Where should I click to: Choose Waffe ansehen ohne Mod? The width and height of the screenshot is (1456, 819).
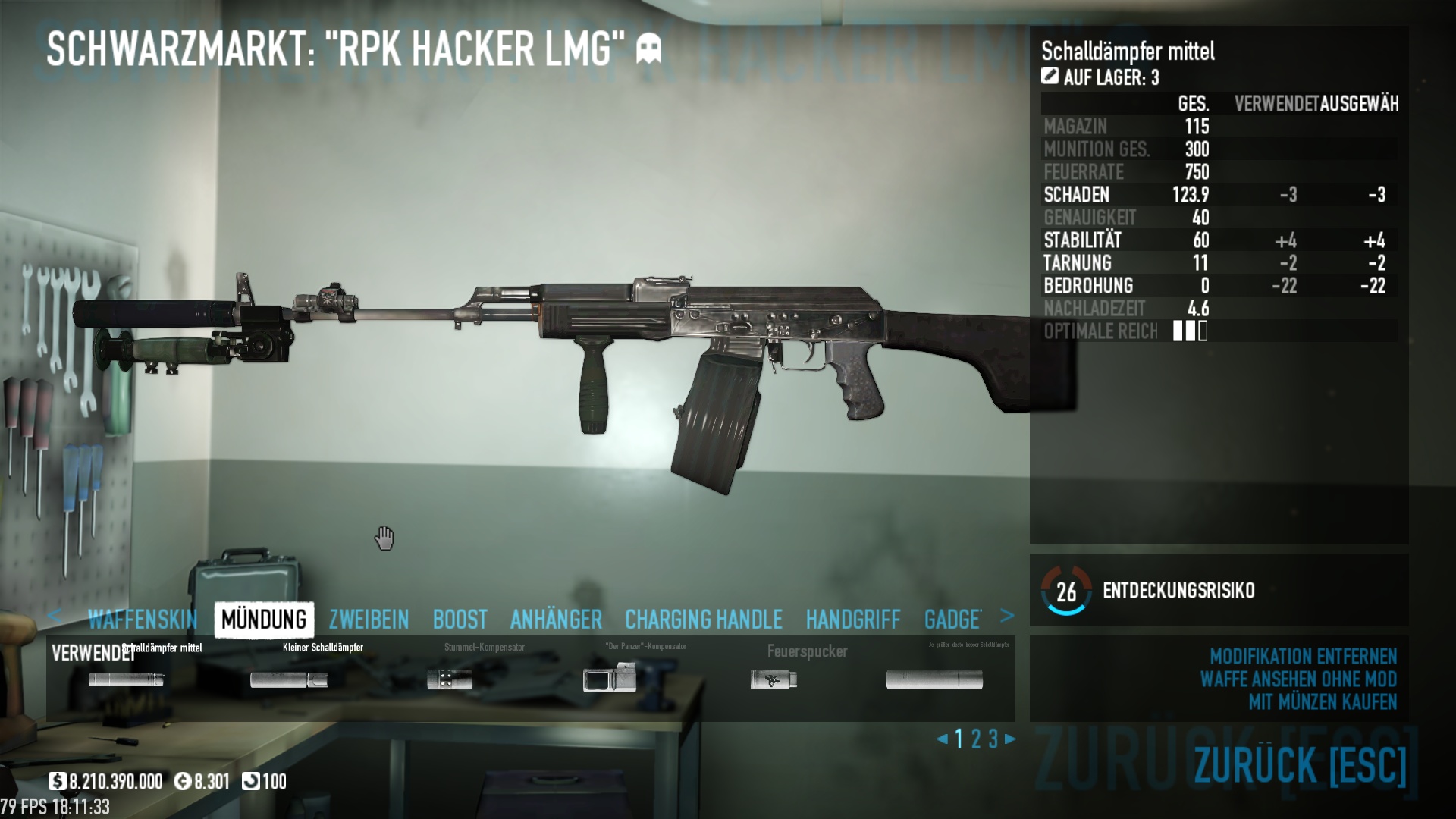coord(1298,679)
